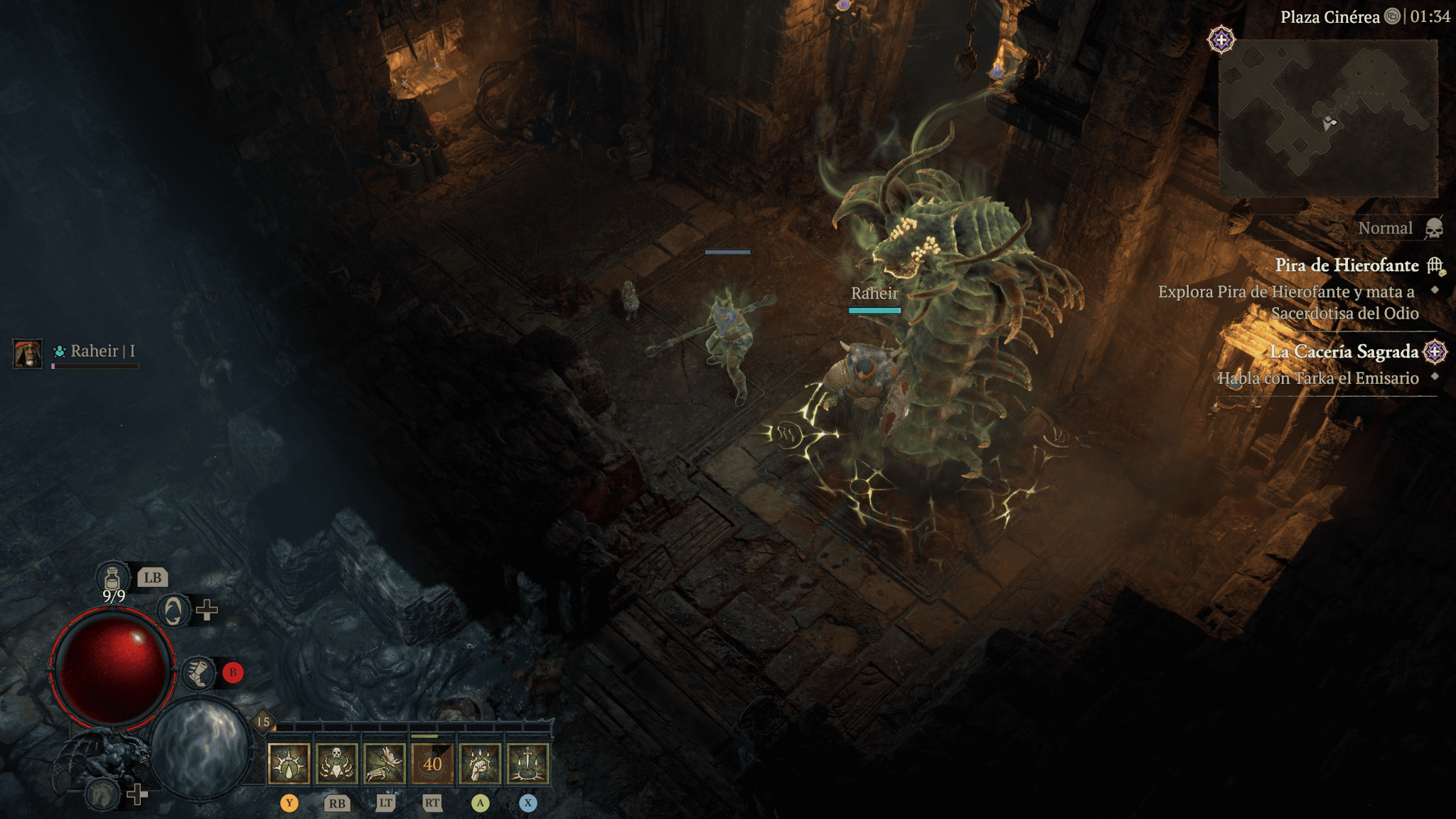Activate the sword in ground skill

pyautogui.click(x=528, y=764)
